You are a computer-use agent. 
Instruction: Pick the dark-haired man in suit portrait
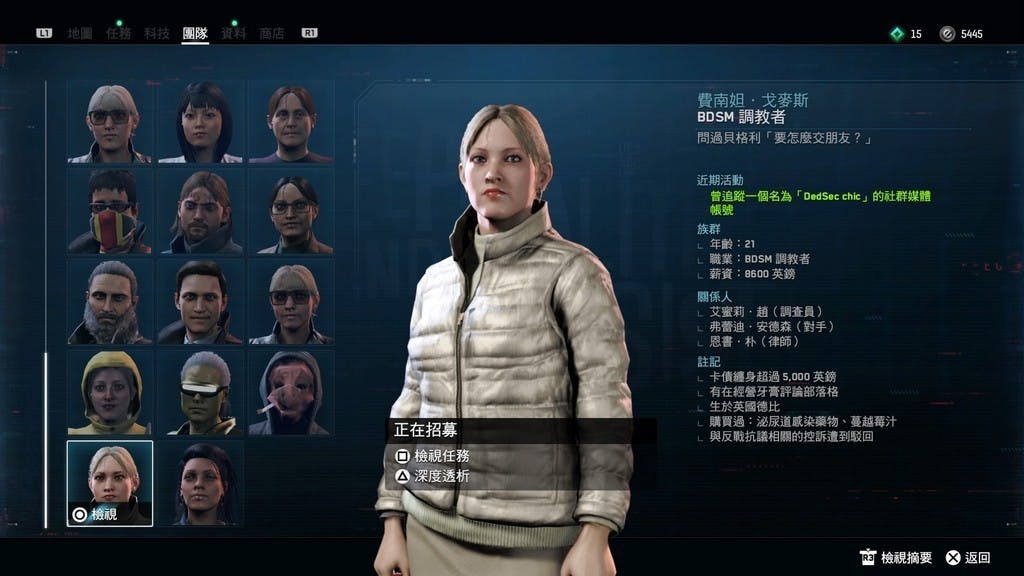click(x=201, y=301)
